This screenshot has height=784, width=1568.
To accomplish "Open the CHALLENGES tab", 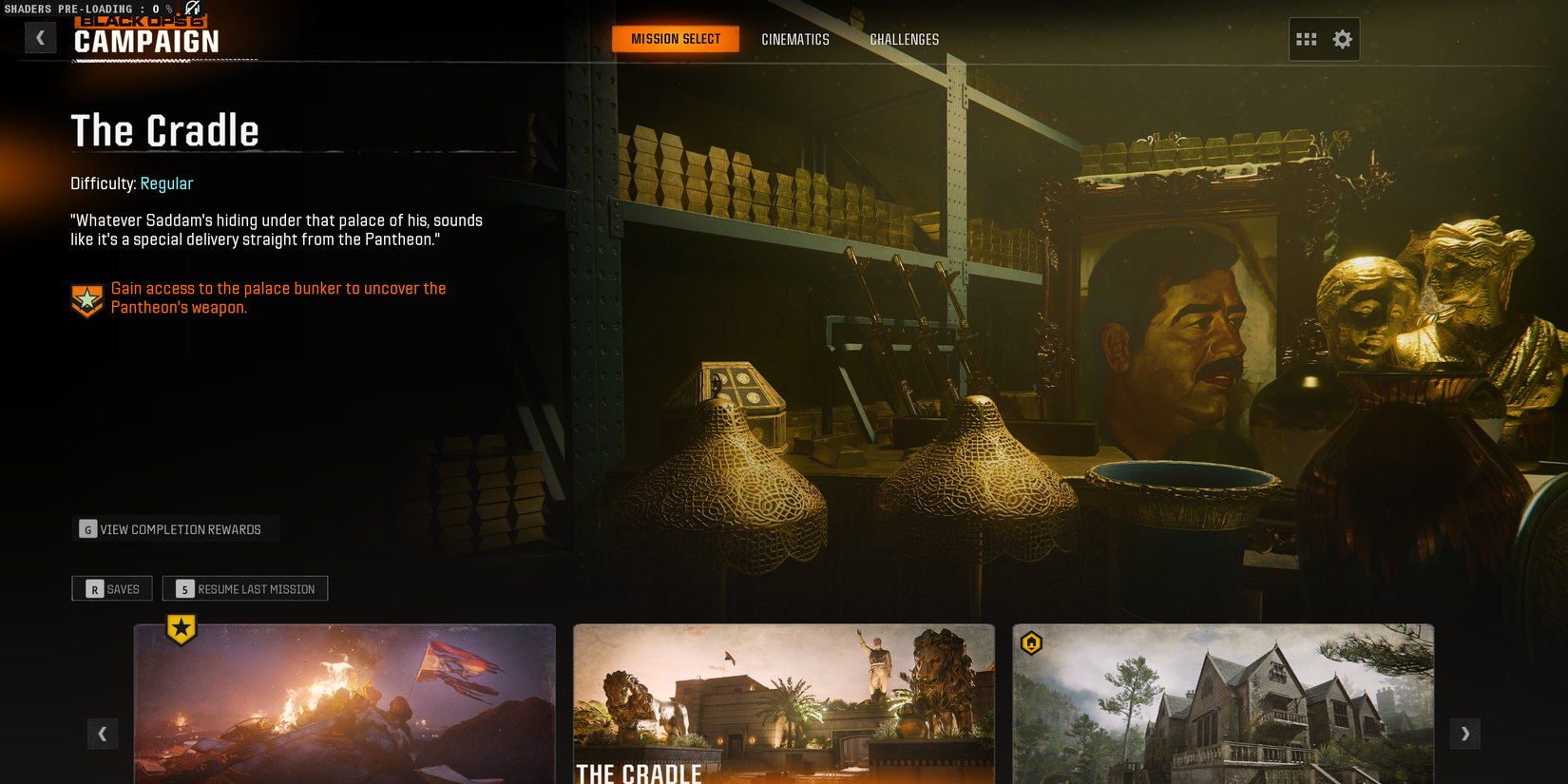I will (x=904, y=39).
